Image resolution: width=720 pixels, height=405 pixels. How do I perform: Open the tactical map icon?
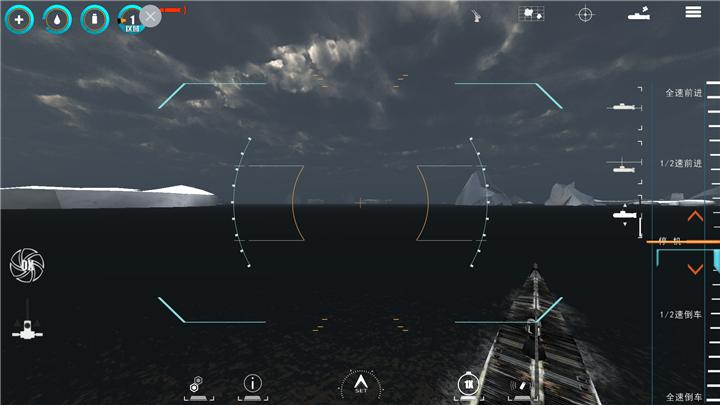pyautogui.click(x=531, y=13)
